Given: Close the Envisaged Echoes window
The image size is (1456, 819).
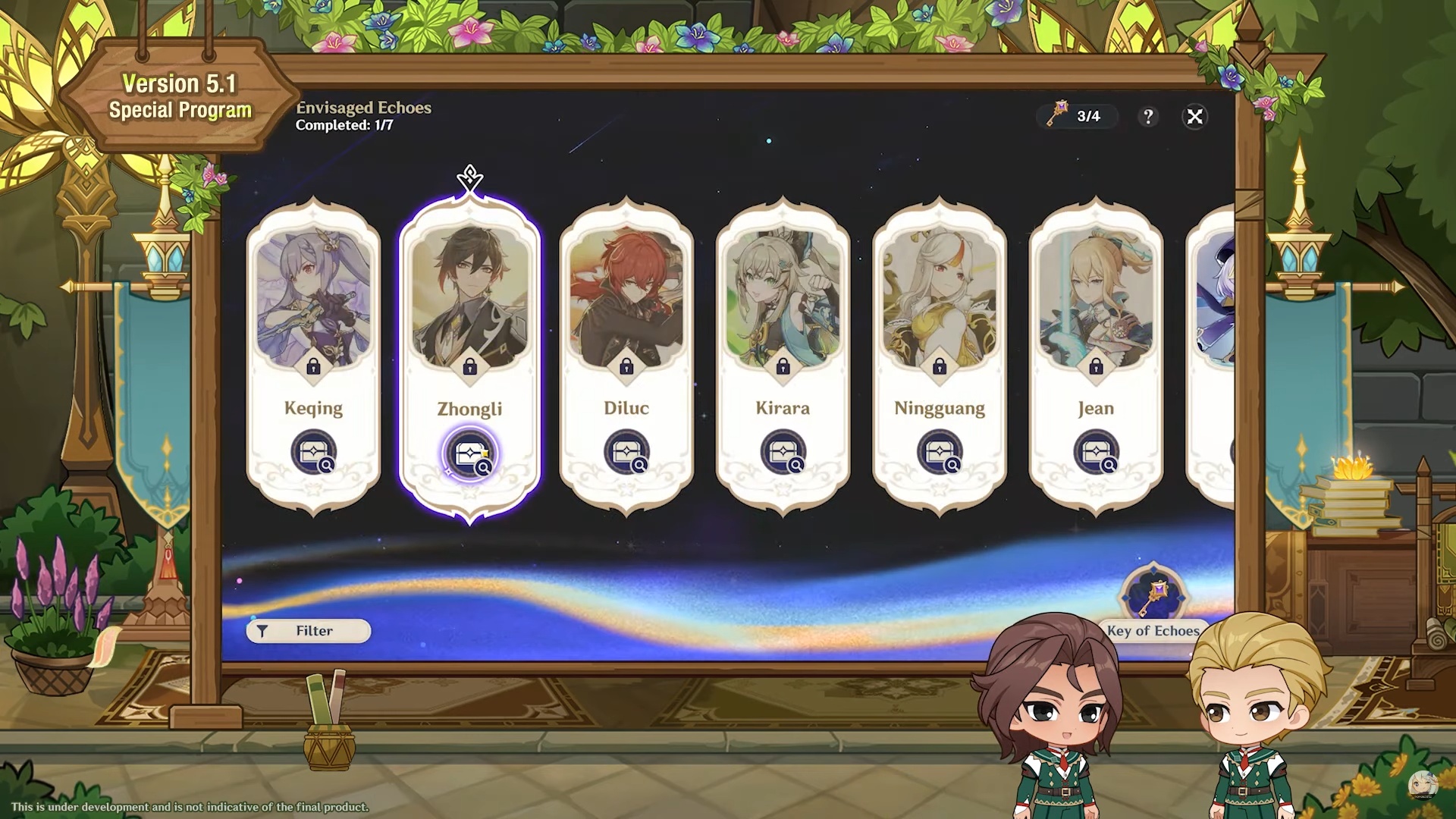Looking at the screenshot, I should point(1194,116).
